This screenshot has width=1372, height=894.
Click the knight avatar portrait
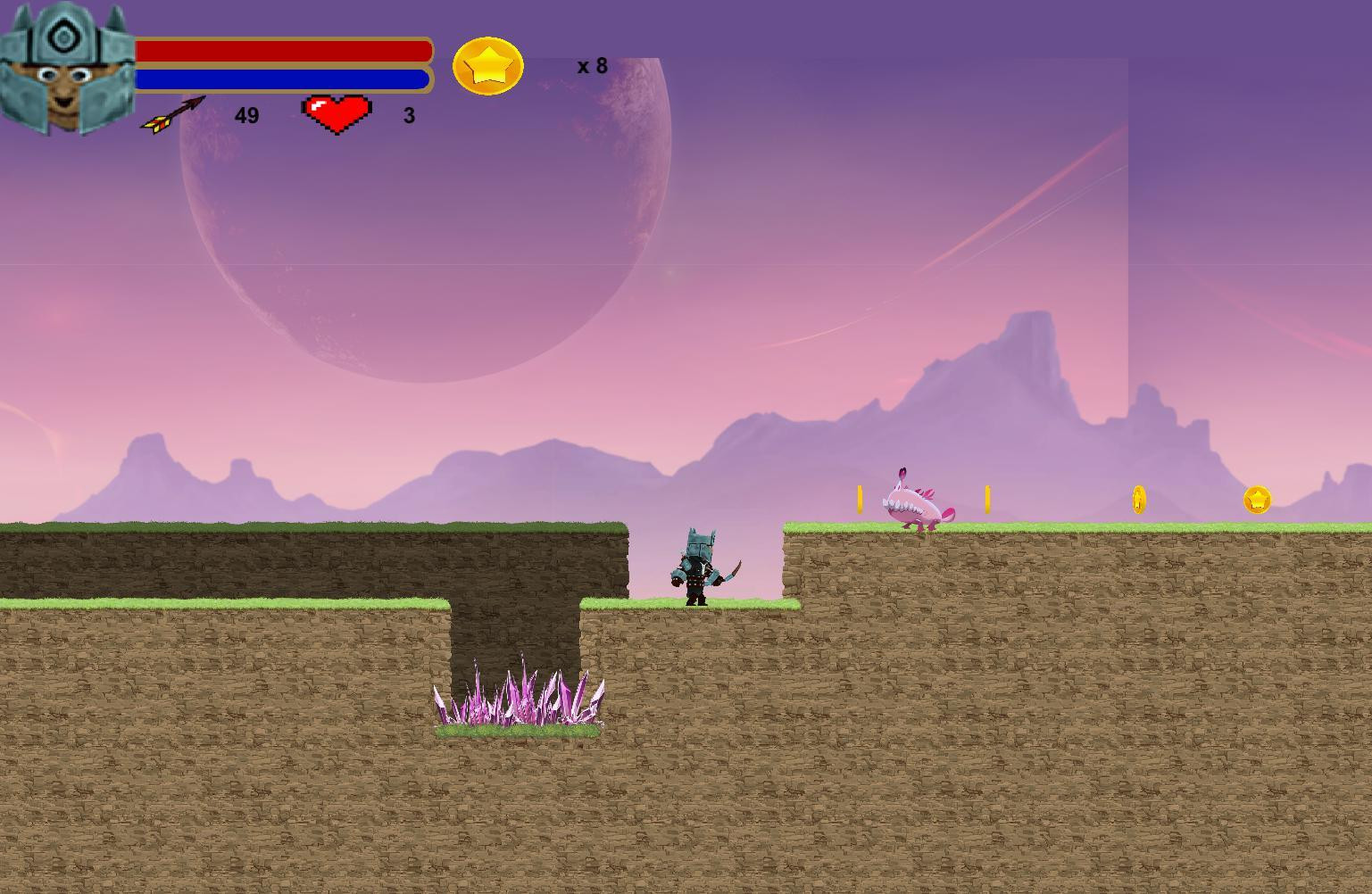67,67
